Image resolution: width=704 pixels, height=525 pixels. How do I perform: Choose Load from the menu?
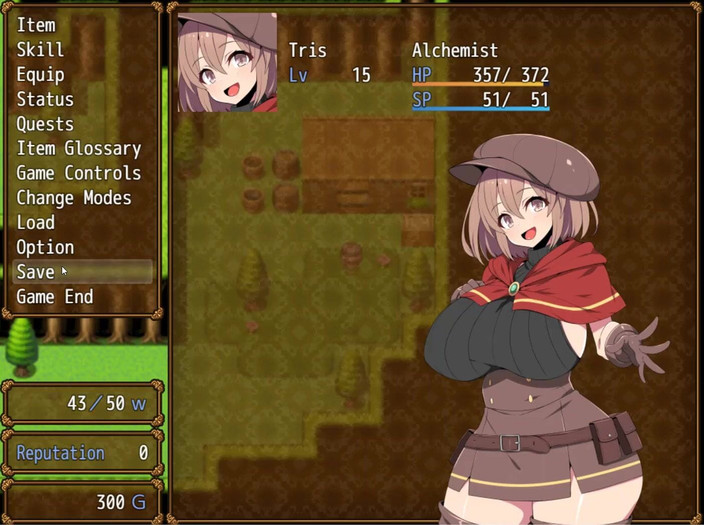(36, 222)
